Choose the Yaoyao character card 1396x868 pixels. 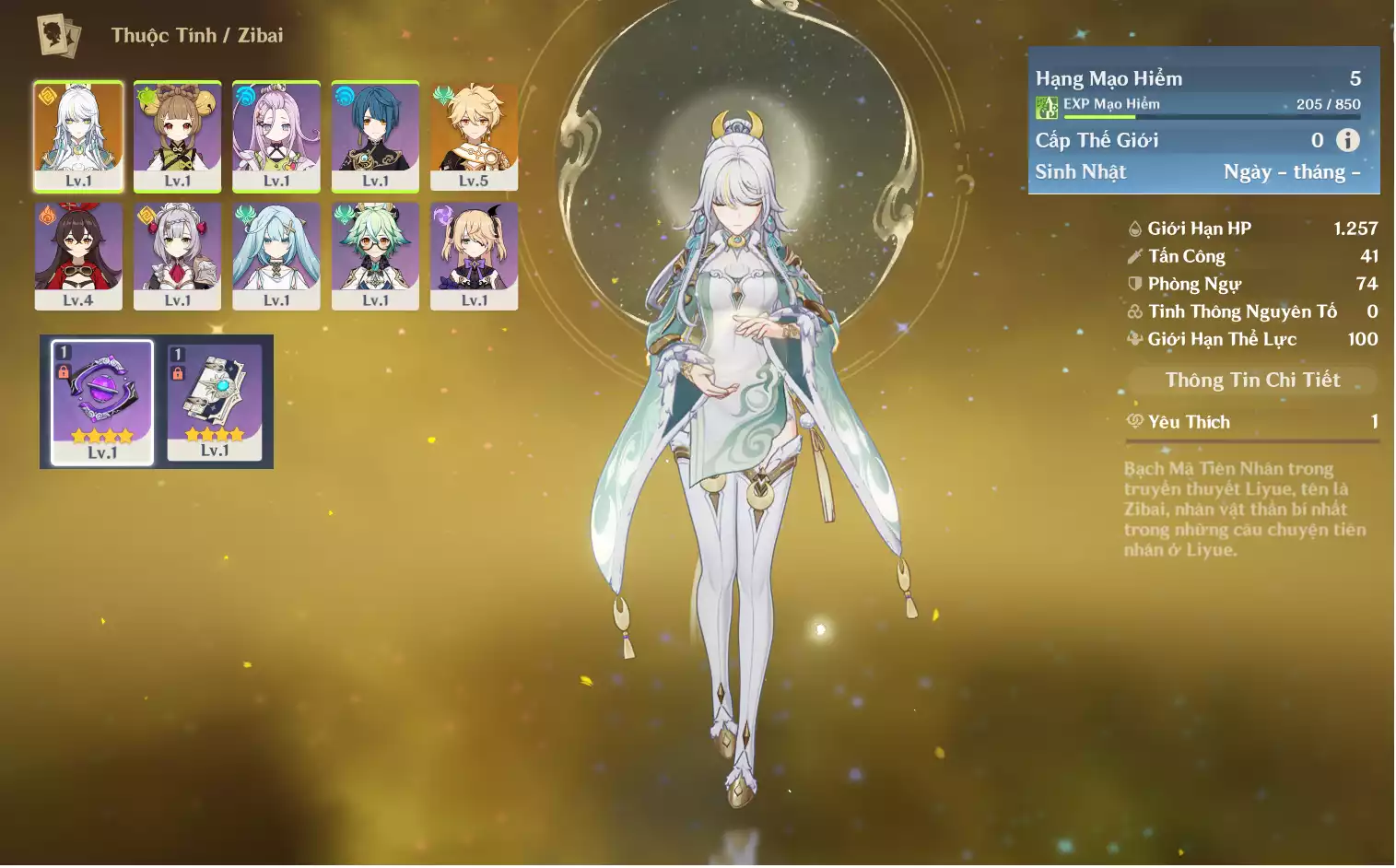pos(177,136)
